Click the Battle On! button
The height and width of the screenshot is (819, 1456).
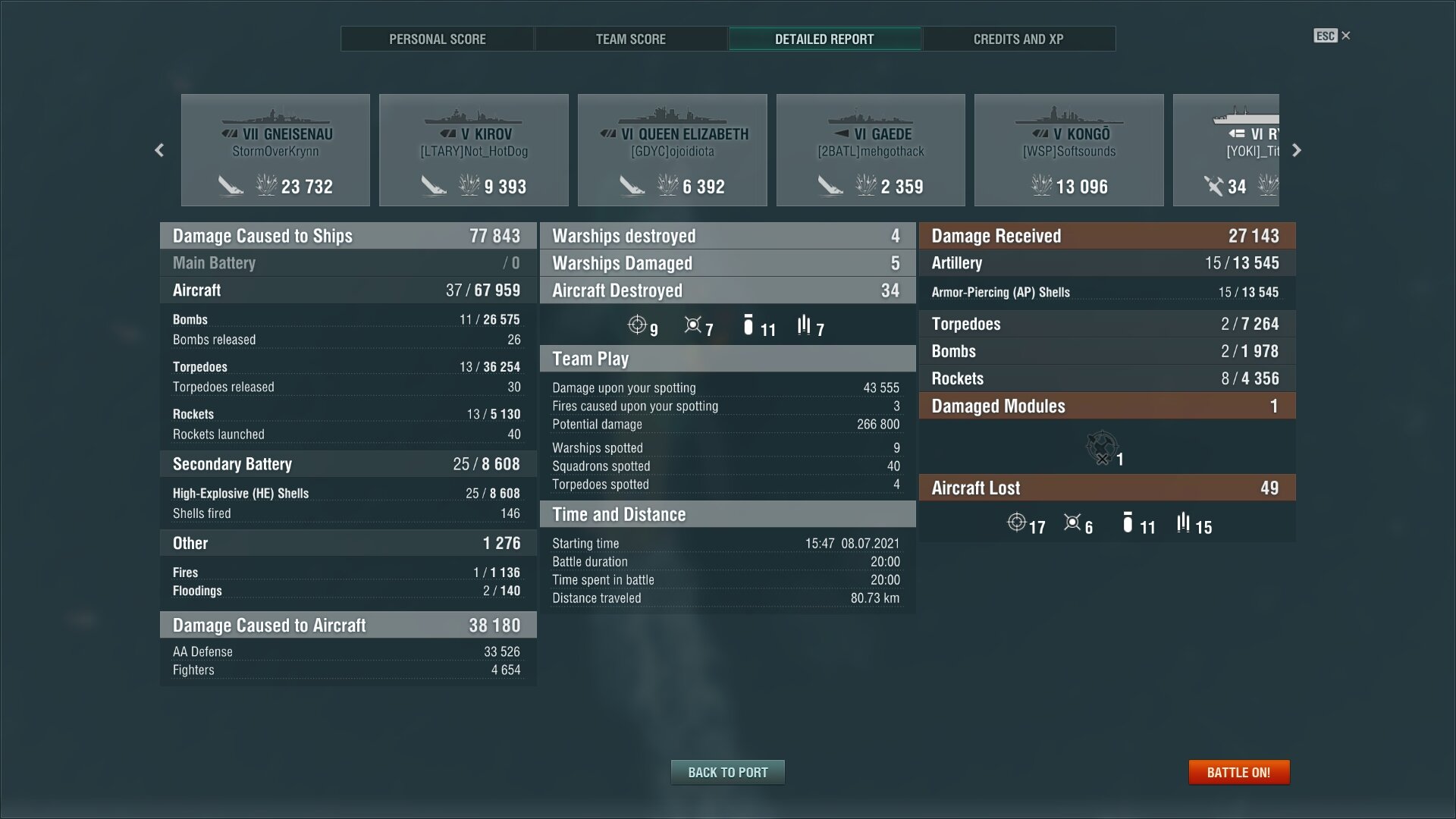[x=1238, y=772]
